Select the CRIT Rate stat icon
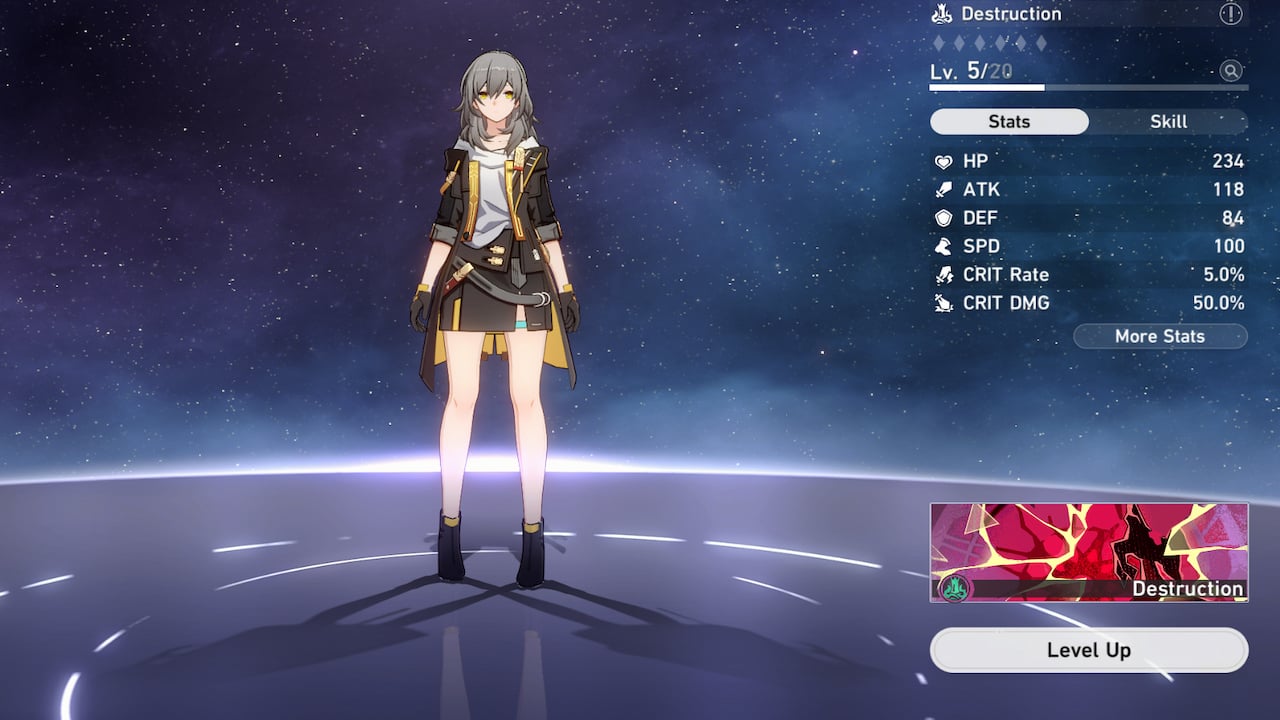The height and width of the screenshot is (720, 1280). coord(943,274)
